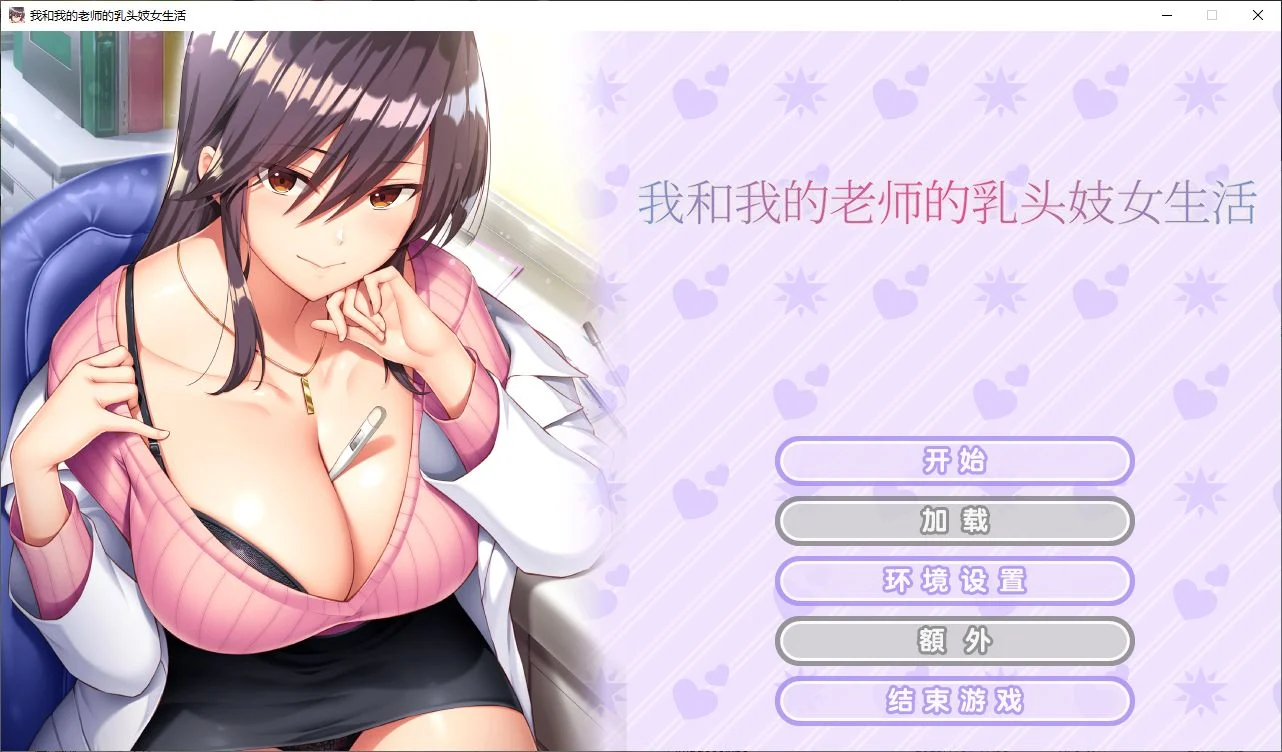The width and height of the screenshot is (1282, 752).
Task: Click the Settings button in the middle of menu
Action: 954,581
